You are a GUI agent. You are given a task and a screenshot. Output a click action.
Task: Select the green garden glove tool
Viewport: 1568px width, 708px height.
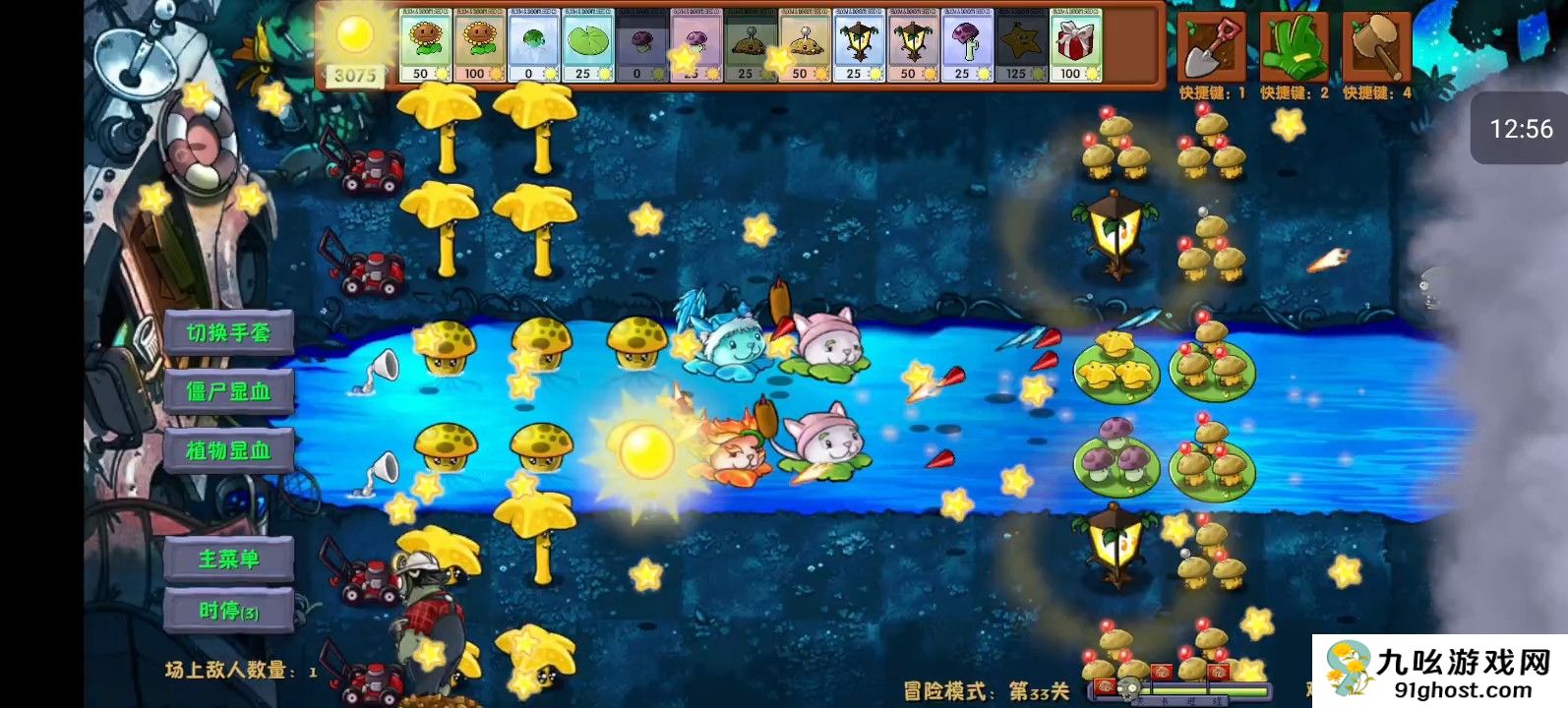pos(1294,44)
